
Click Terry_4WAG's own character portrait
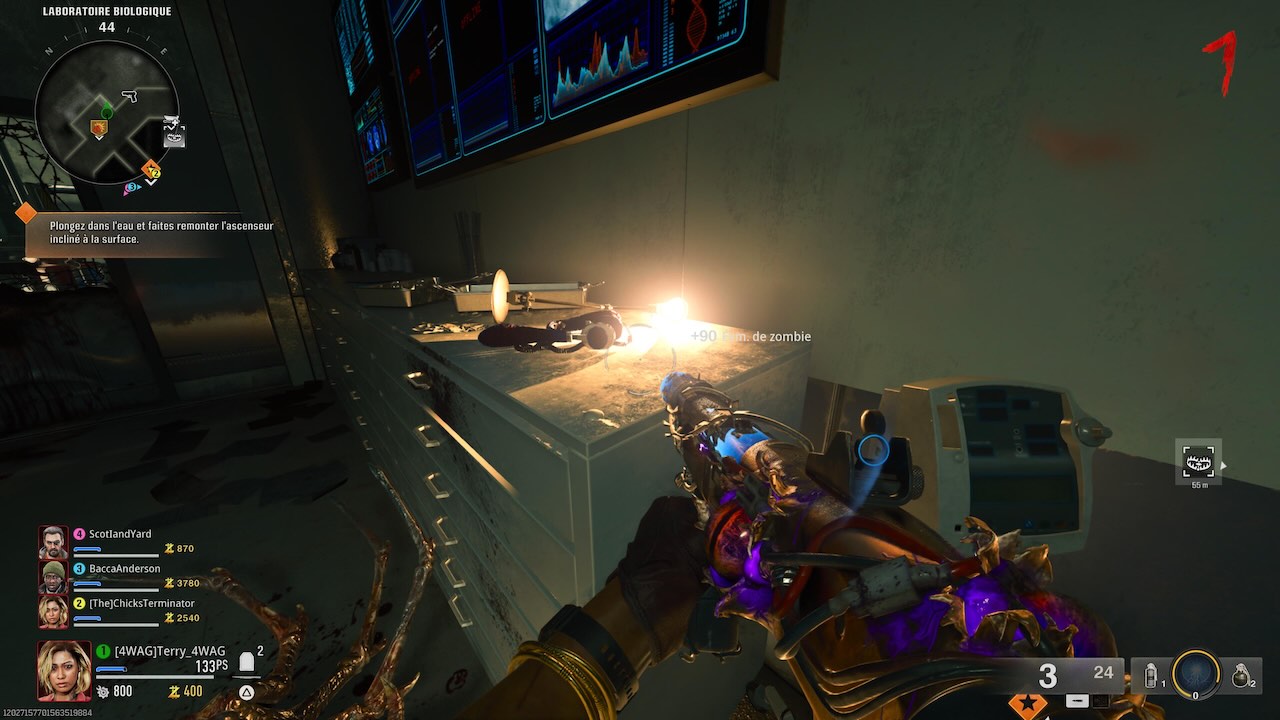(64, 670)
